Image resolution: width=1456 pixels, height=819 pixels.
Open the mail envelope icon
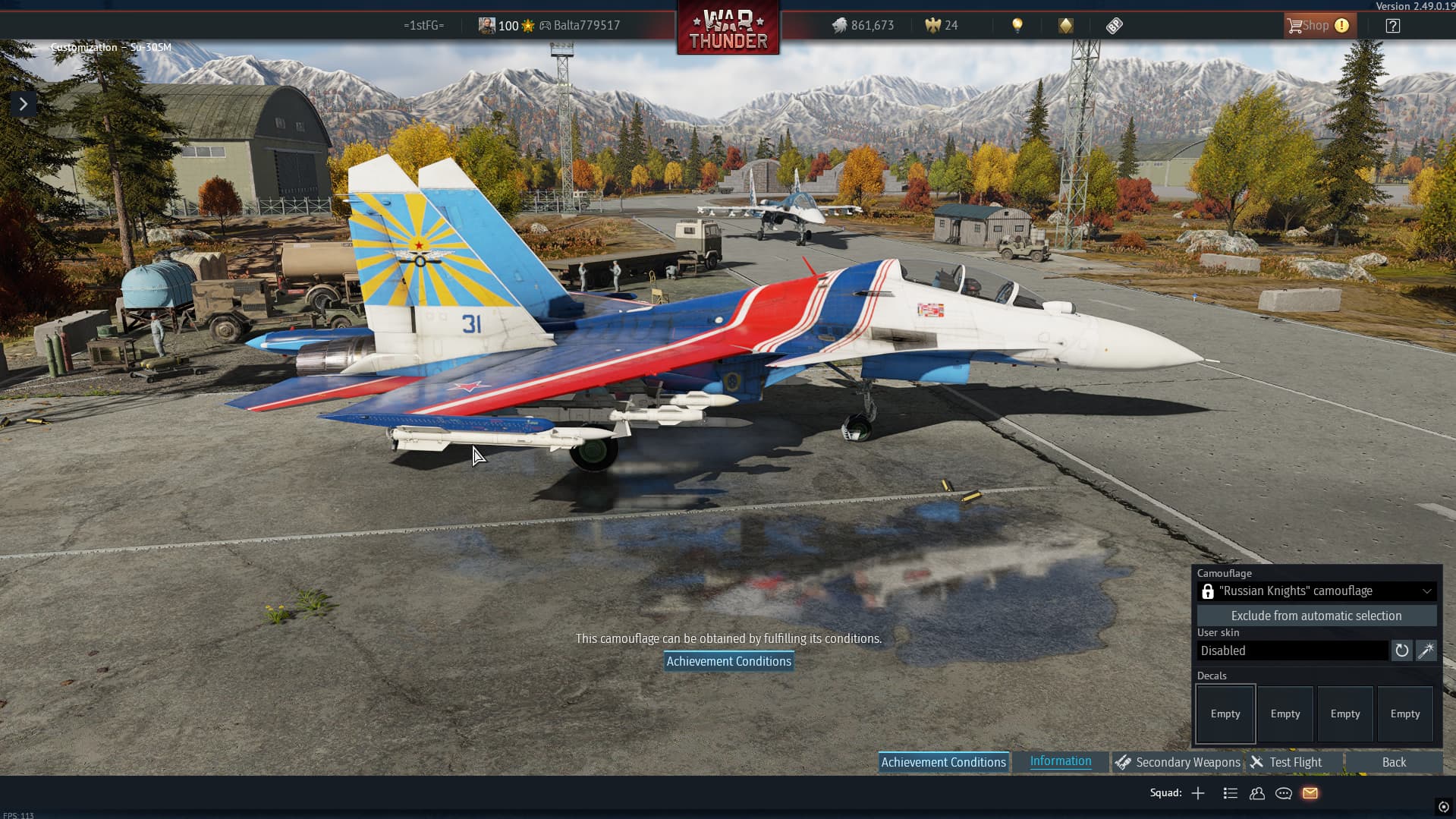(1310, 793)
